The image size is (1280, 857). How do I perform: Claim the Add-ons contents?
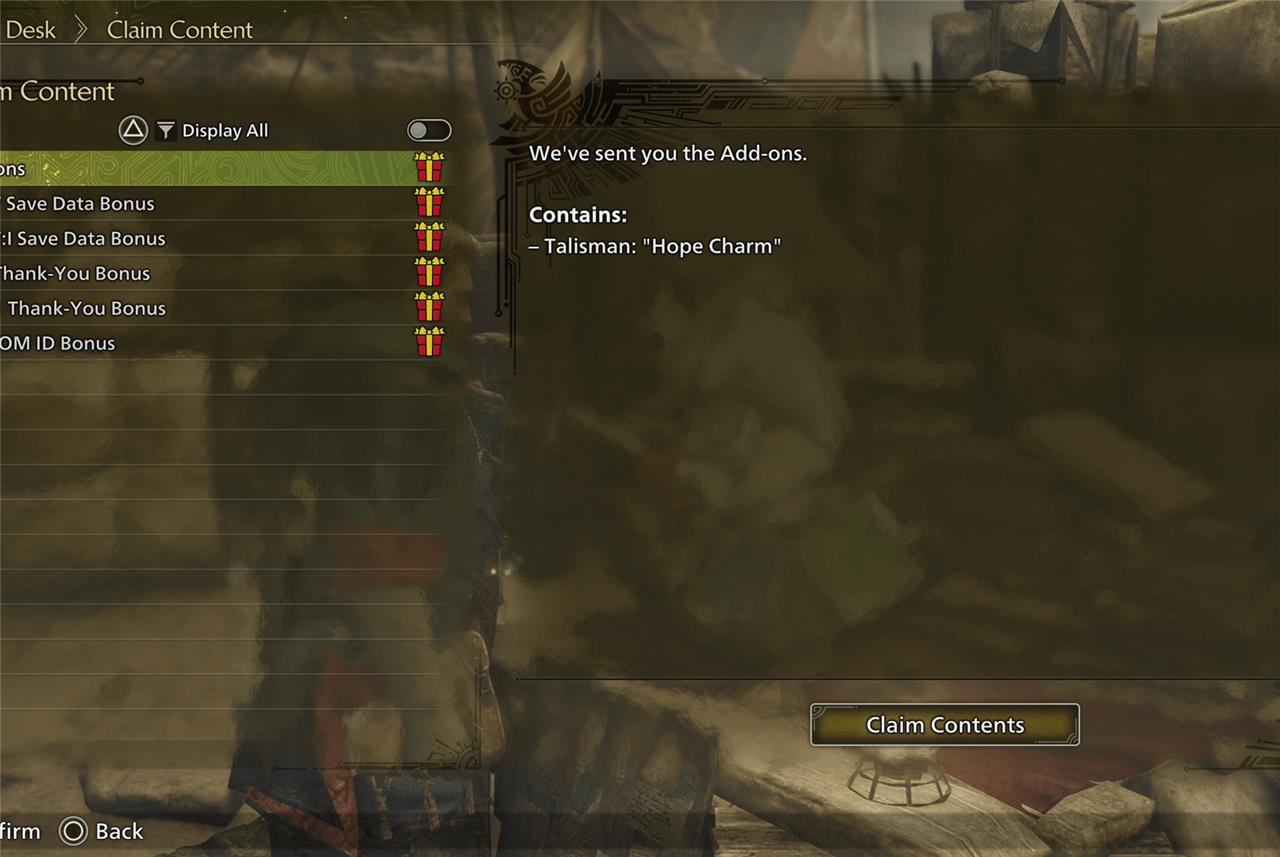(x=945, y=725)
